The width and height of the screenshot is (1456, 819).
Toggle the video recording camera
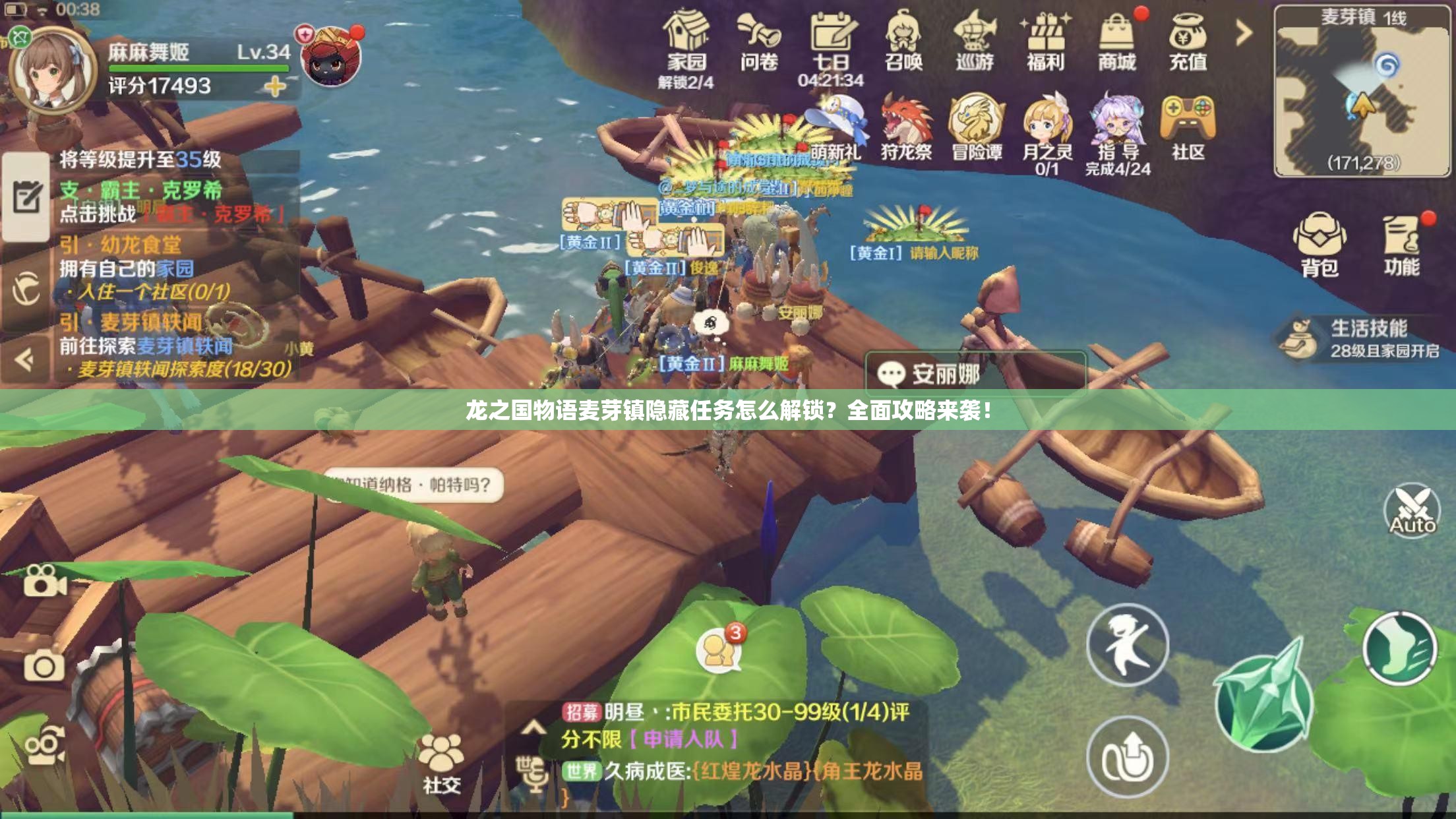coord(44,582)
